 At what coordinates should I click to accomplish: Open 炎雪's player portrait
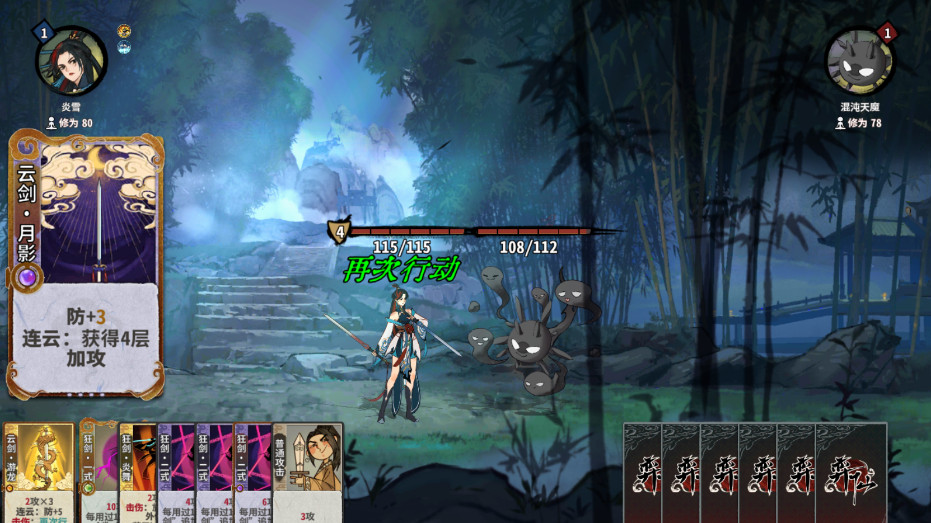(x=71, y=61)
